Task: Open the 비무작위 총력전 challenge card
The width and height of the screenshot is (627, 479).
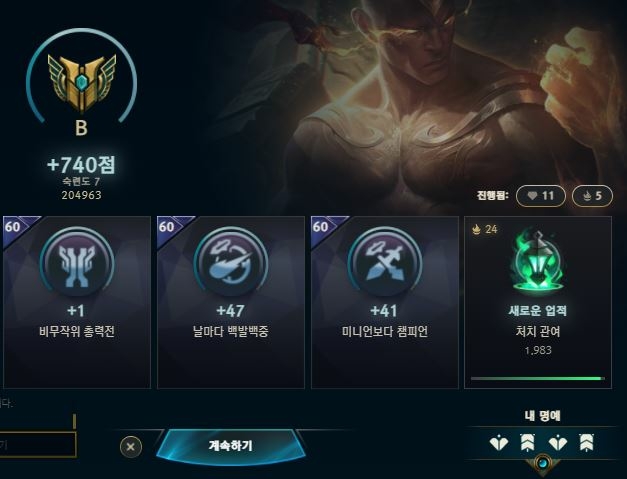Action: (75, 301)
